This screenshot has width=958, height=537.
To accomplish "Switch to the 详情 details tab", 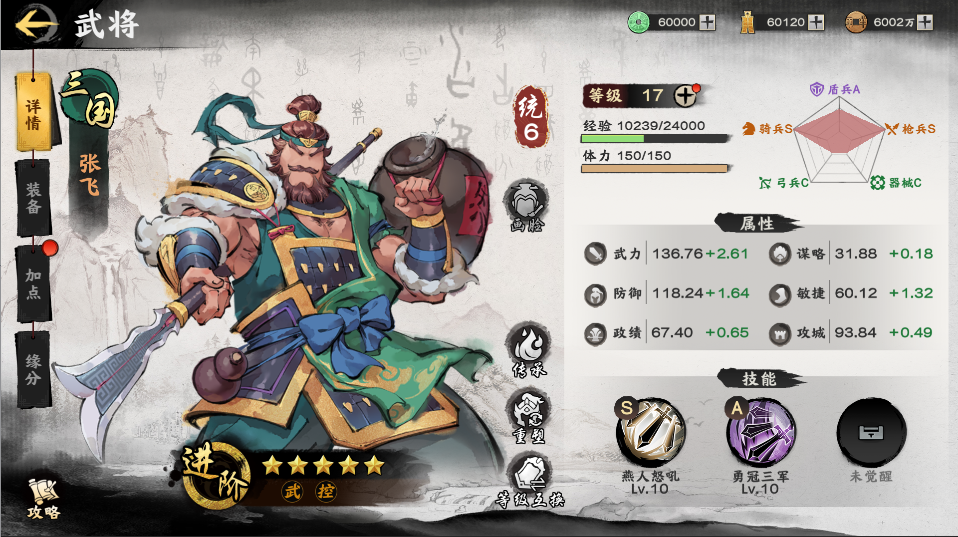I will [x=33, y=111].
